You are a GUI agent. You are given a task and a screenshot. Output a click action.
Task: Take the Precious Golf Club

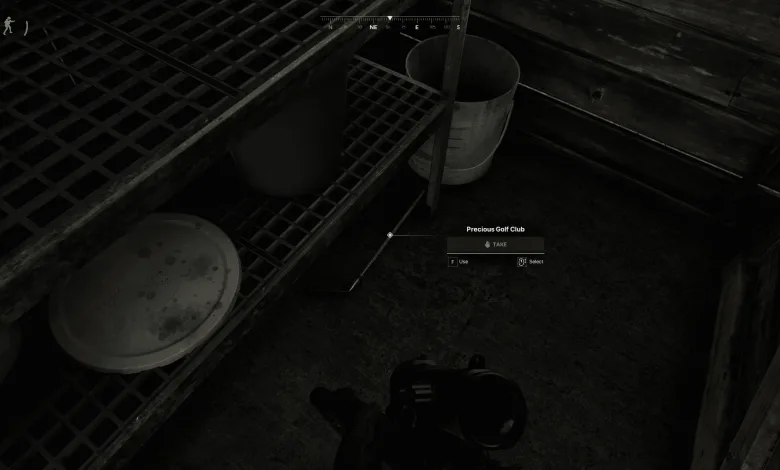495,244
